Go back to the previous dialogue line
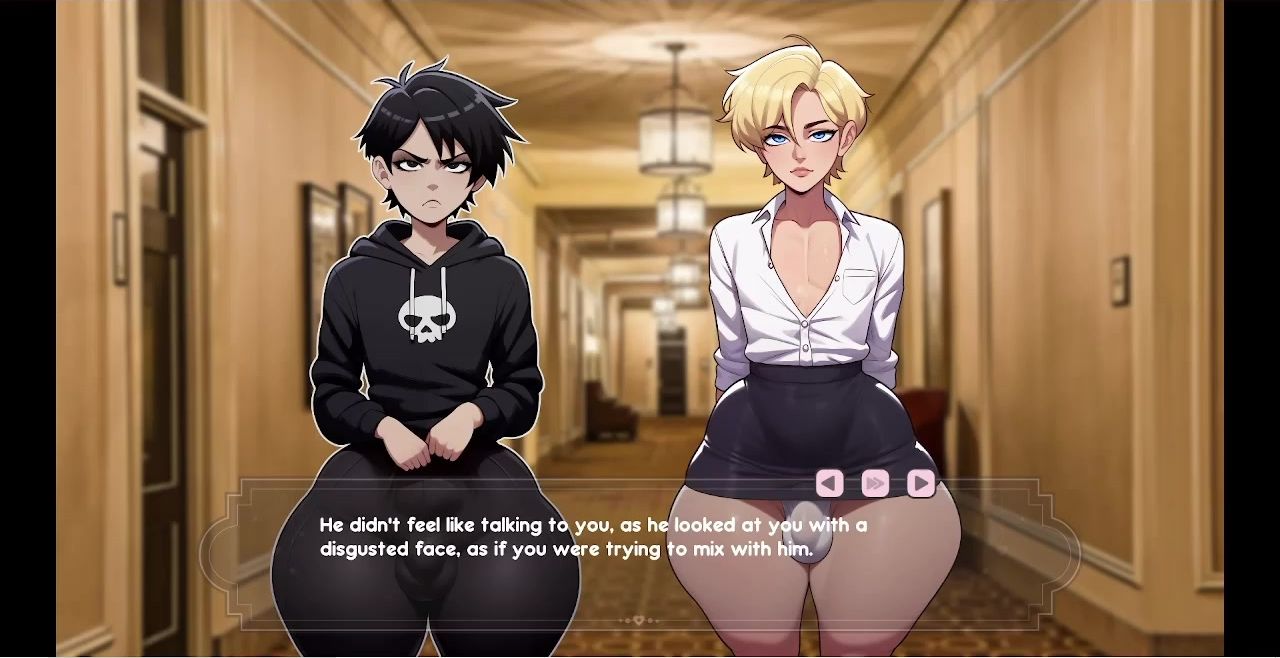1280x658 pixels. click(x=829, y=484)
